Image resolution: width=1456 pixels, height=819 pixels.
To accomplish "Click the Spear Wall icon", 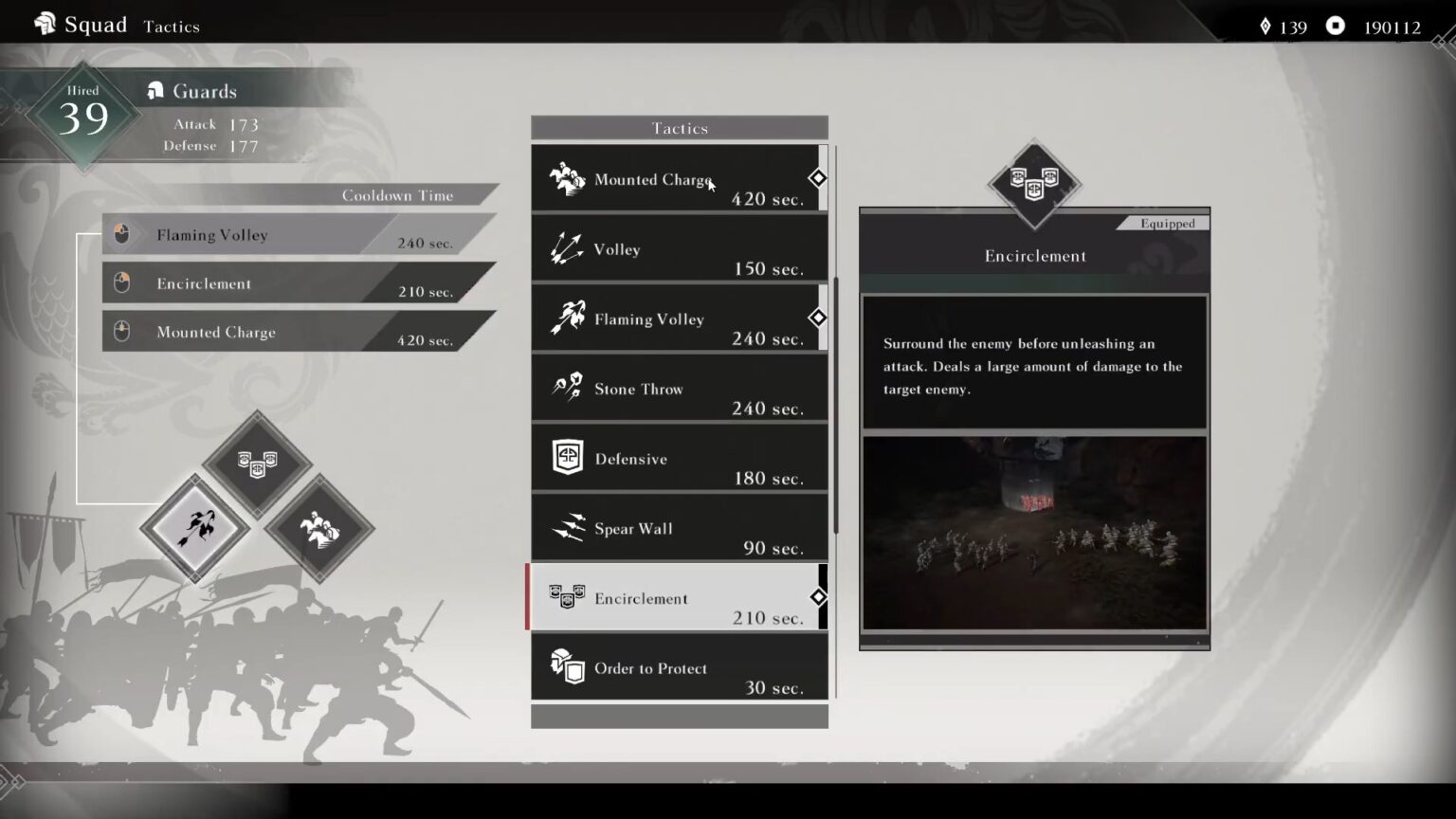I will [x=567, y=526].
